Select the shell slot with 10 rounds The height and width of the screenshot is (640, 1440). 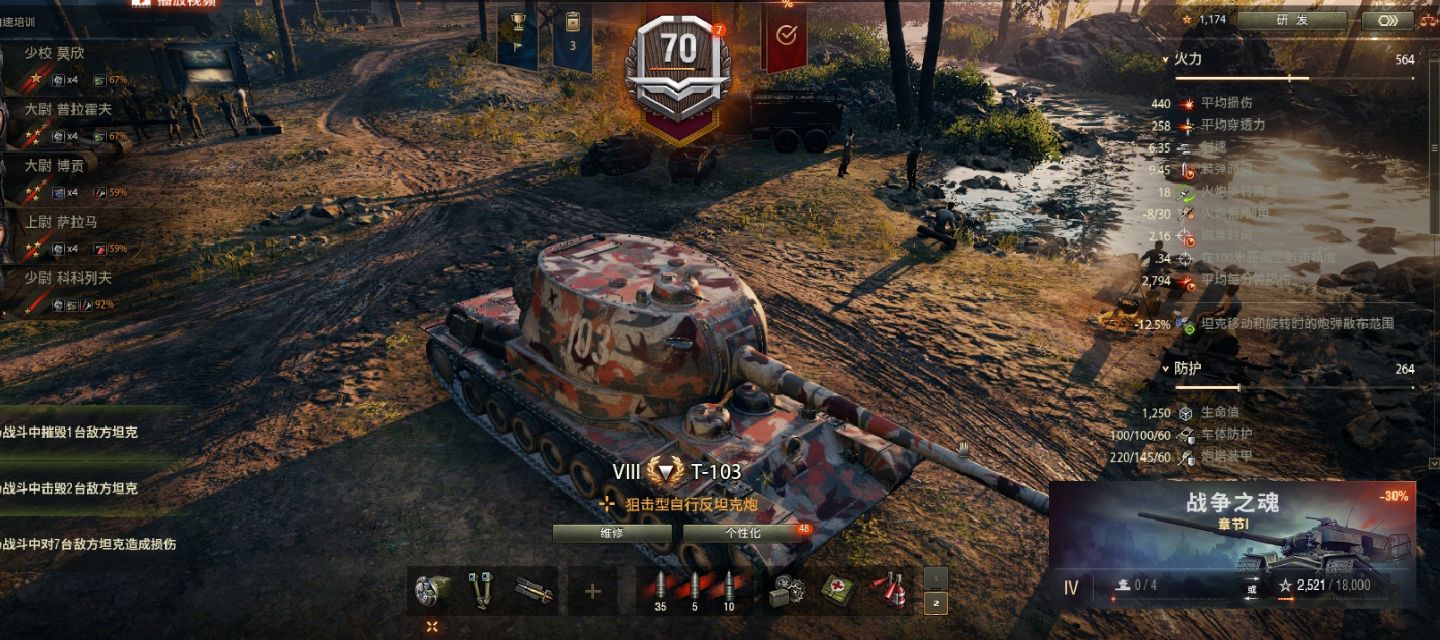pyautogui.click(x=728, y=590)
